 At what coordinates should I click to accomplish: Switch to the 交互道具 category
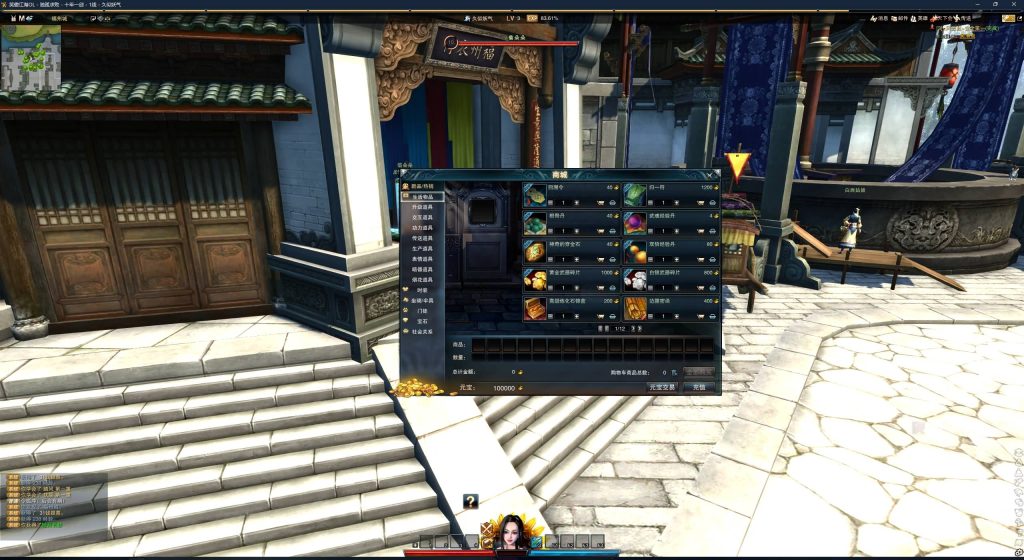[422, 218]
